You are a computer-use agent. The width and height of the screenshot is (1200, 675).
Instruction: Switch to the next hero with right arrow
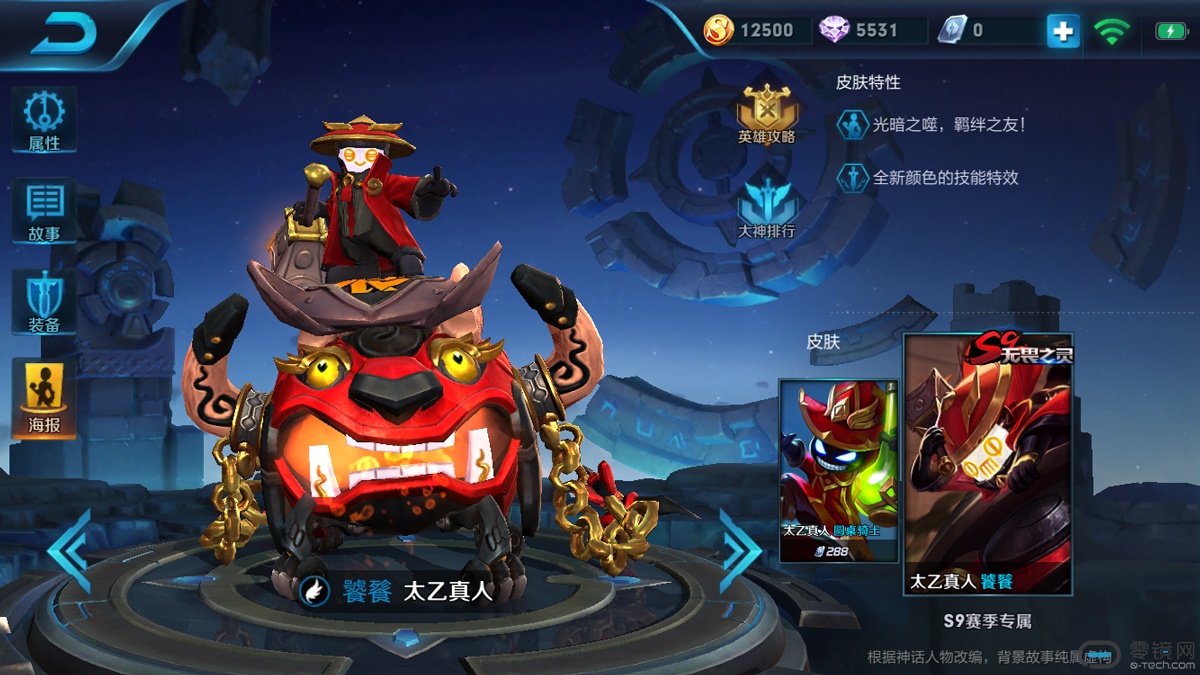(740, 551)
